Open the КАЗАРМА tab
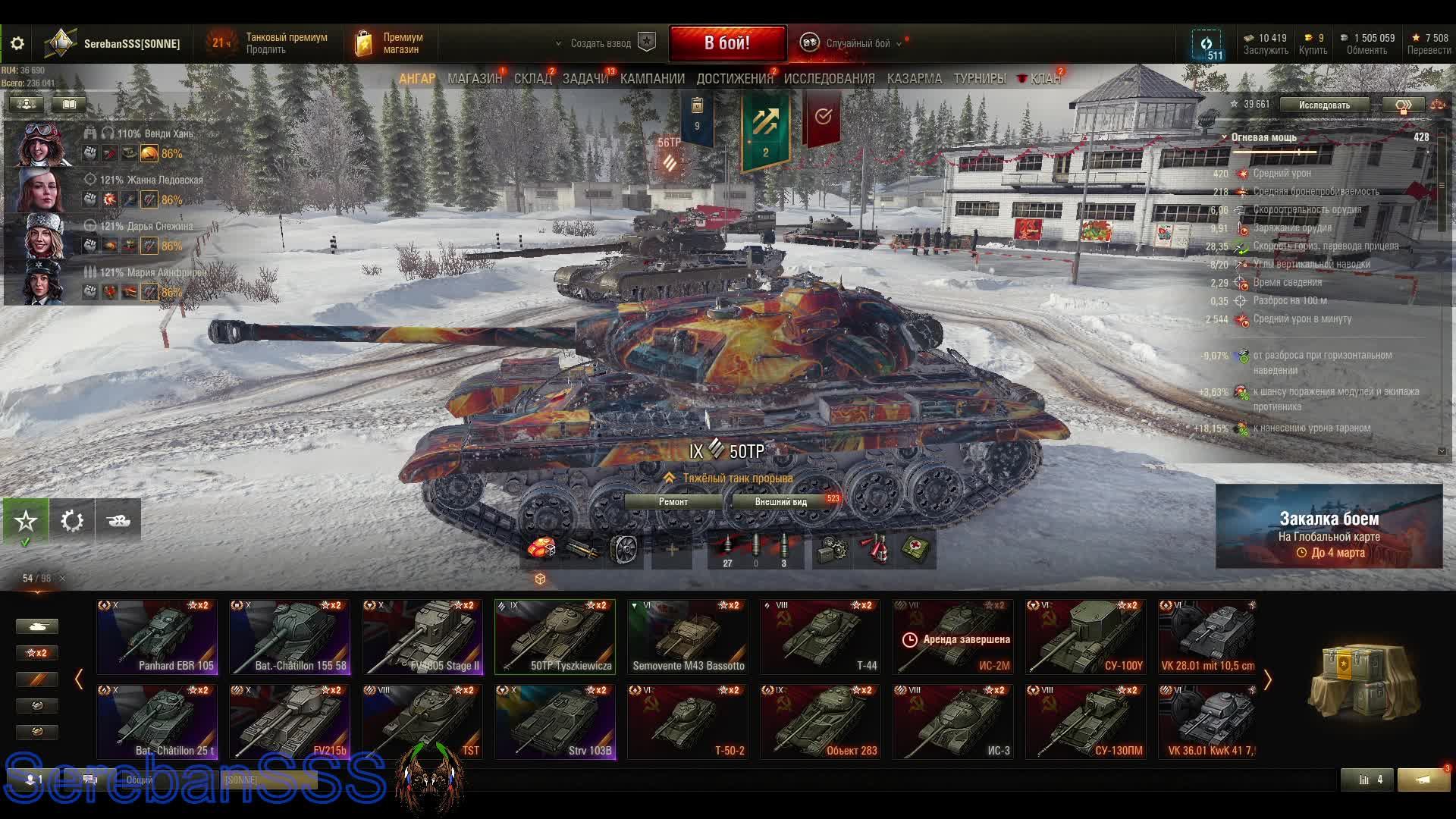This screenshot has height=819, width=1456. pos(914,79)
